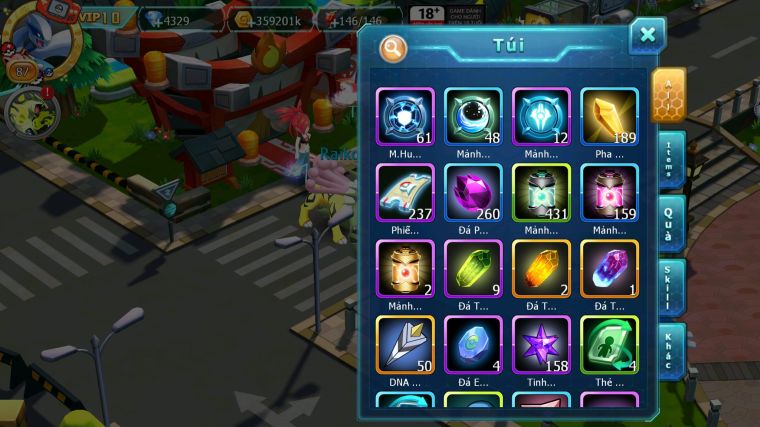Choose the yellow Pha crystal with 189
This screenshot has height=427, width=760.
coord(609,117)
